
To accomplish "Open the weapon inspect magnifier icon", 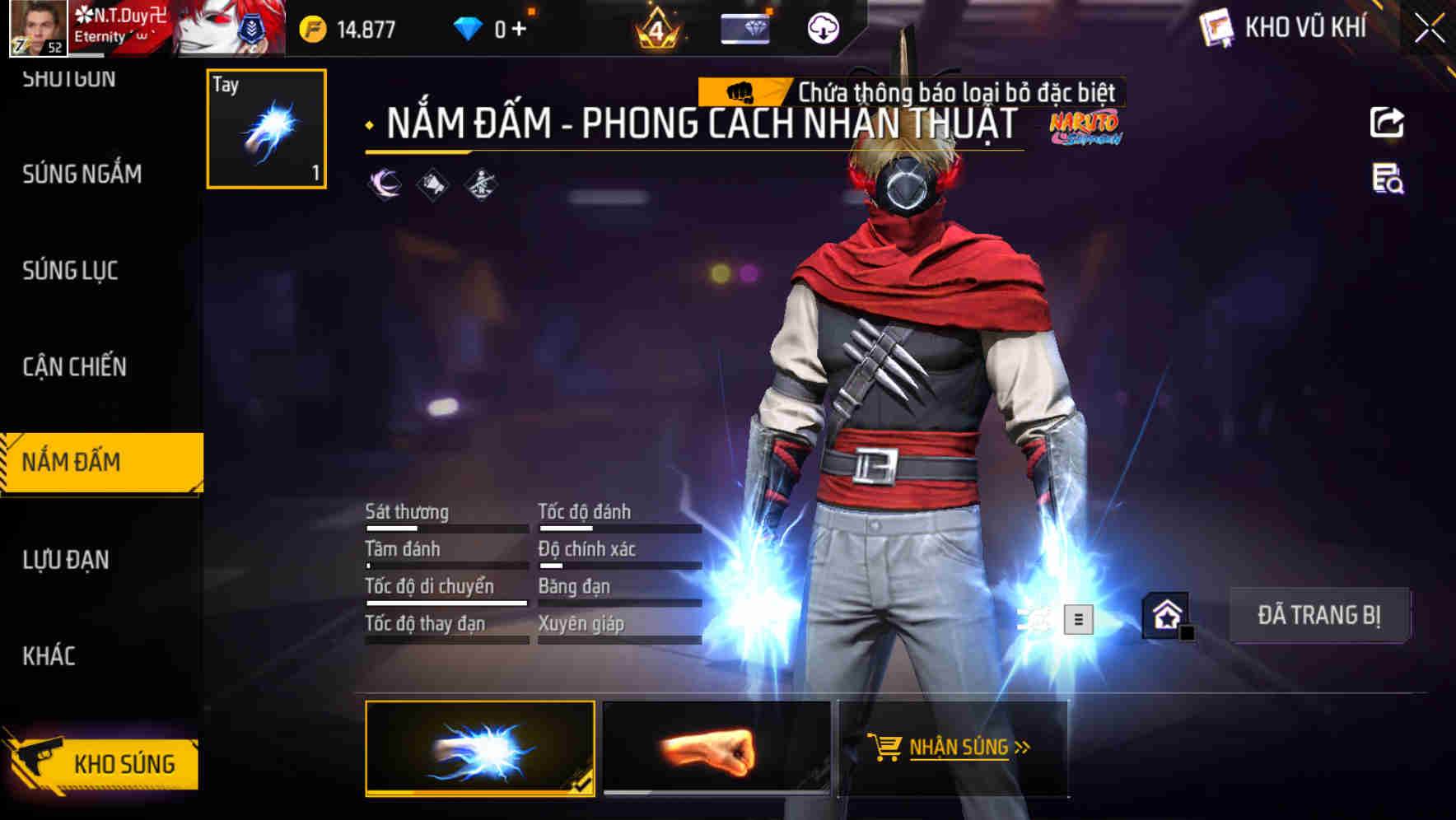I will click(1388, 183).
